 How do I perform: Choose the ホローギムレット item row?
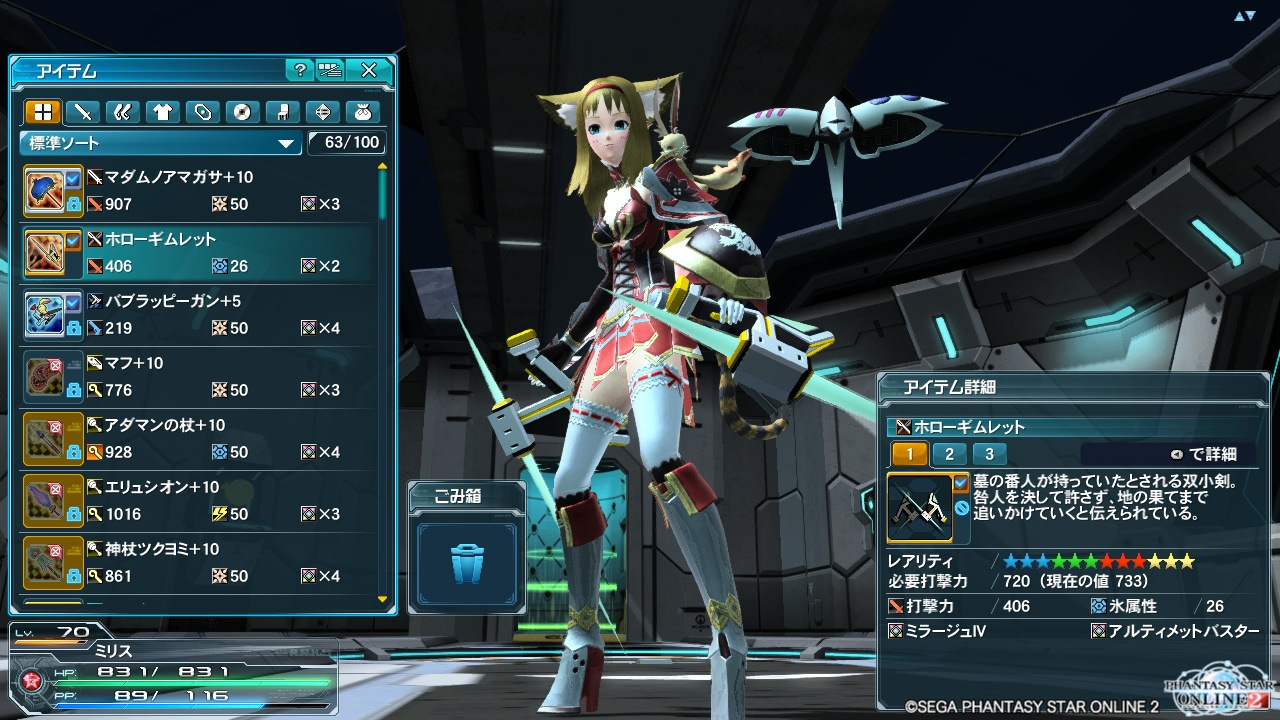200,253
